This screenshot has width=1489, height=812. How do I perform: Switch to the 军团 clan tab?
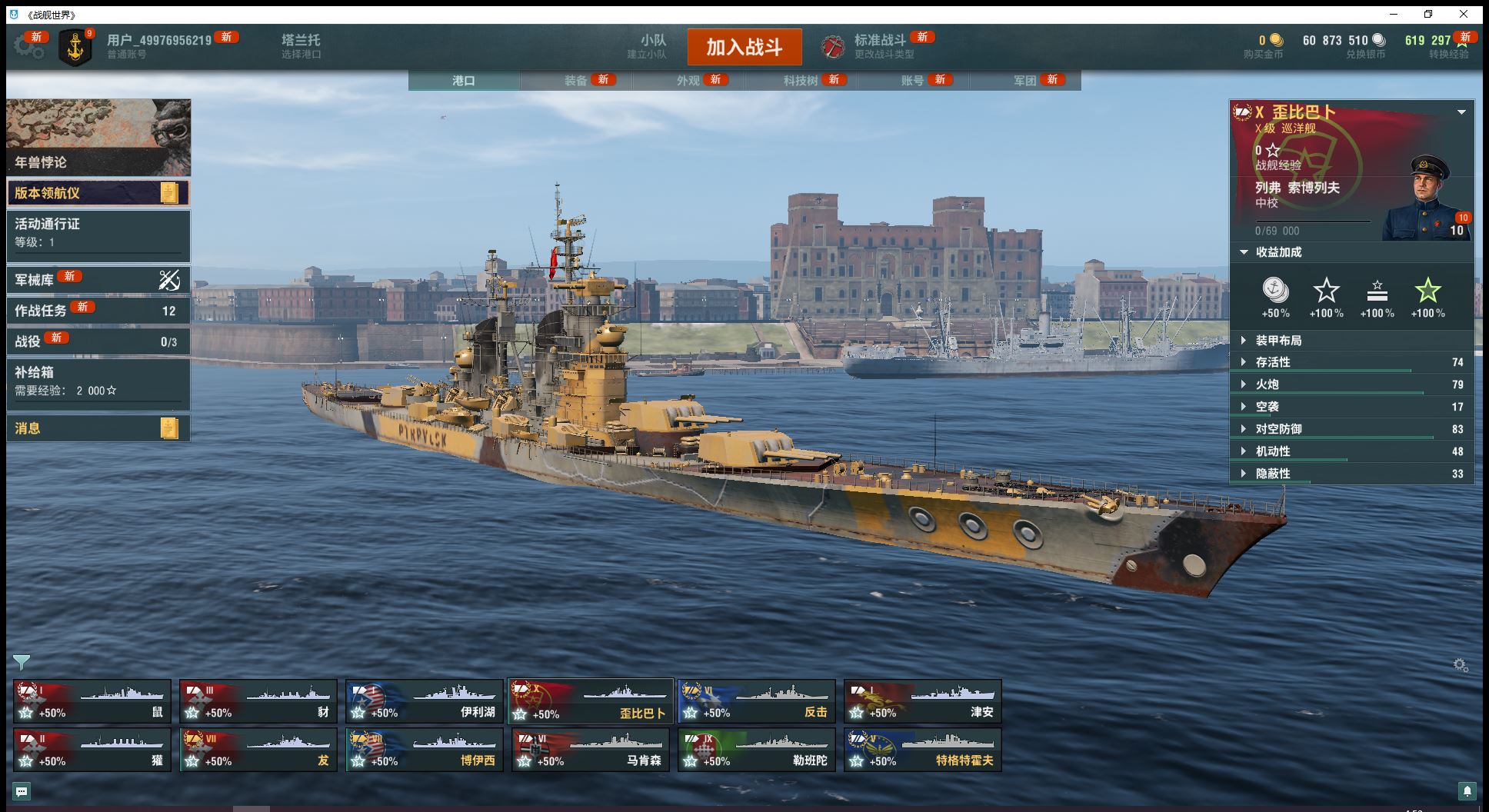(1025, 81)
